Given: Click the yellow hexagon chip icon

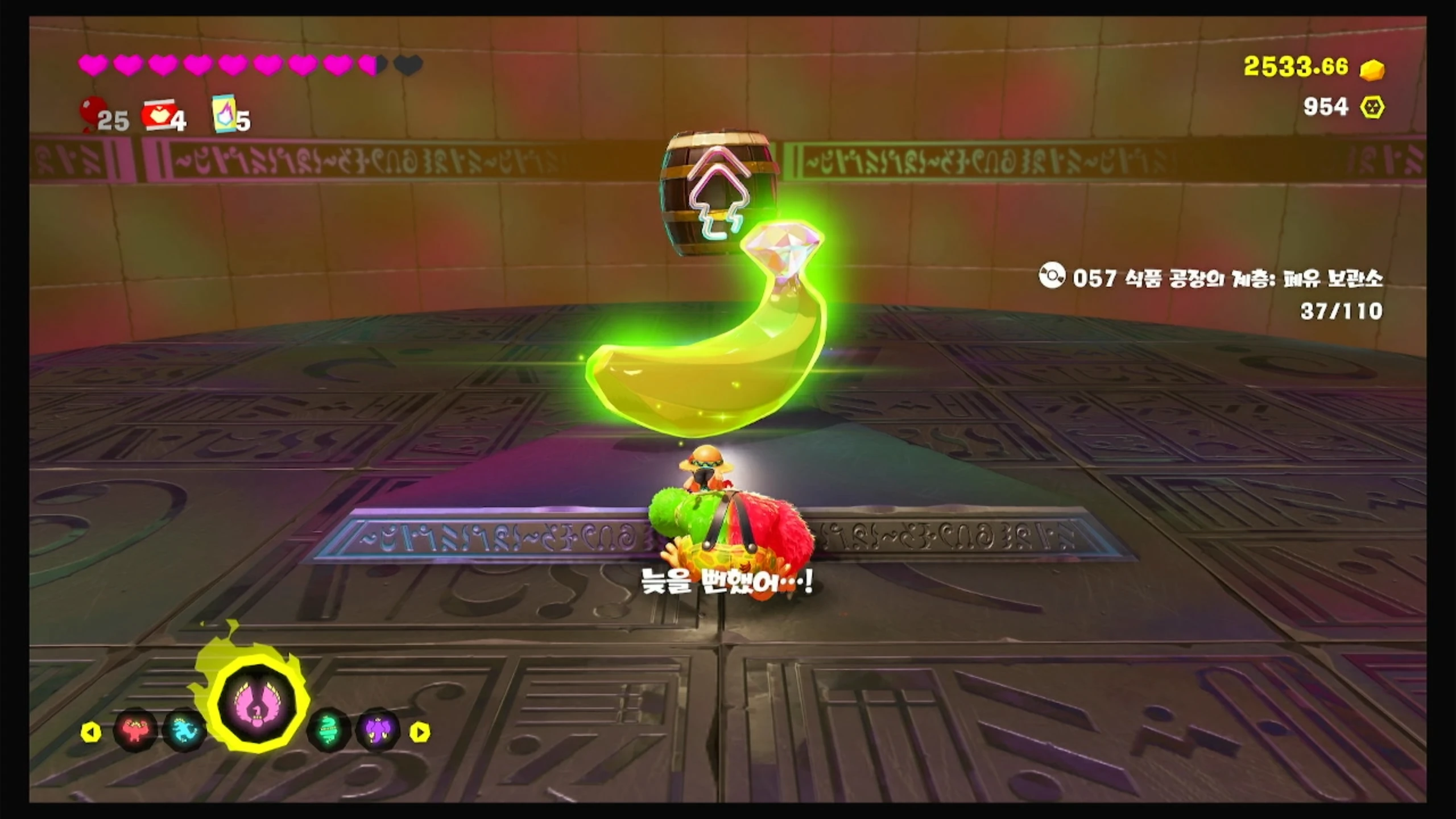Looking at the screenshot, I should (1372, 107).
